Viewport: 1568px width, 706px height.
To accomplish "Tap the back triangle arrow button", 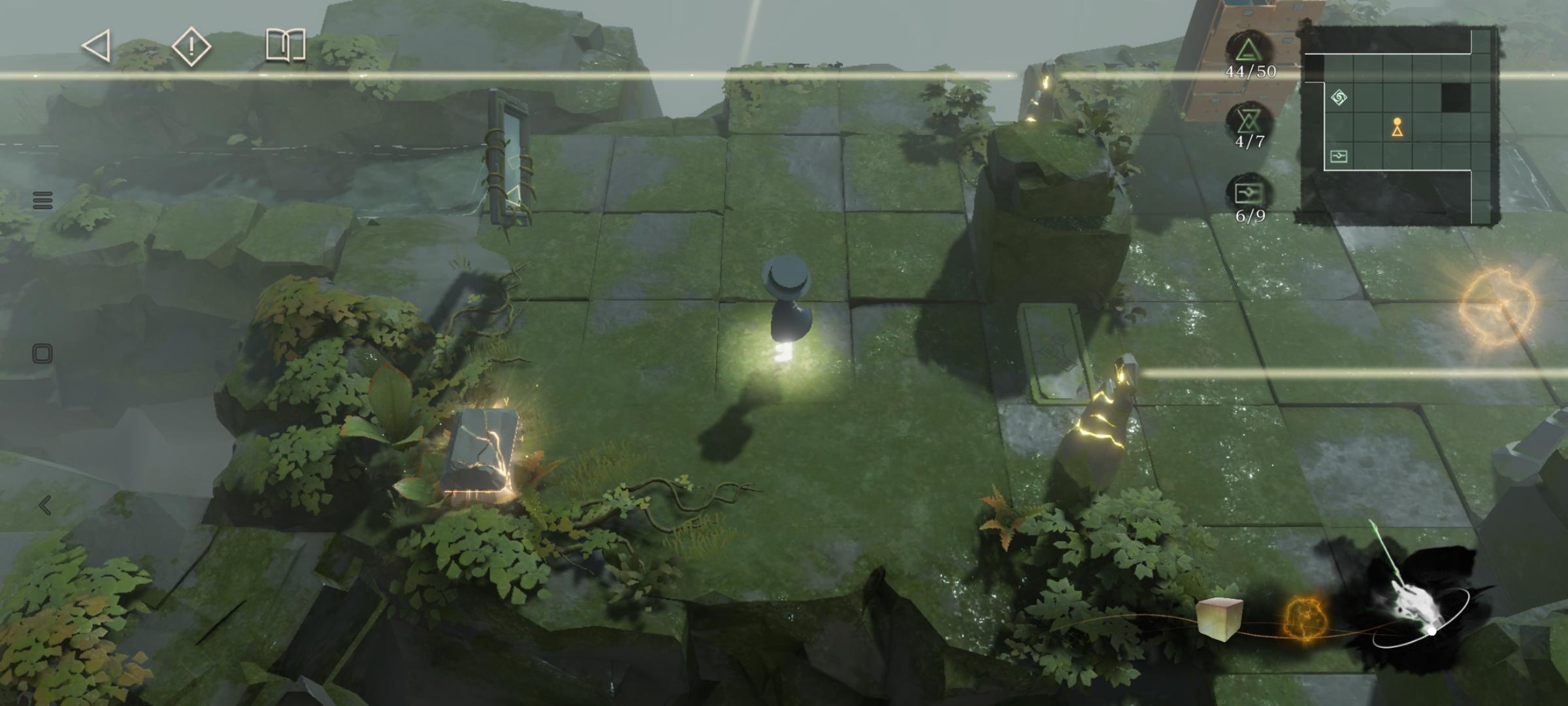I will tap(97, 46).
